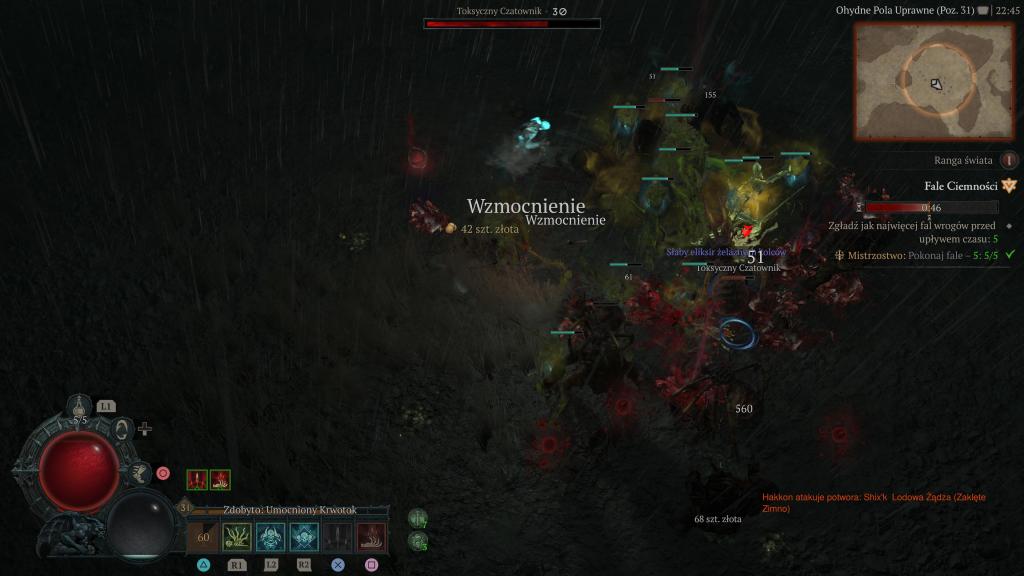Screen dimensions: 1024x576
Task: Open the minimap in the corner
Action: [936, 80]
